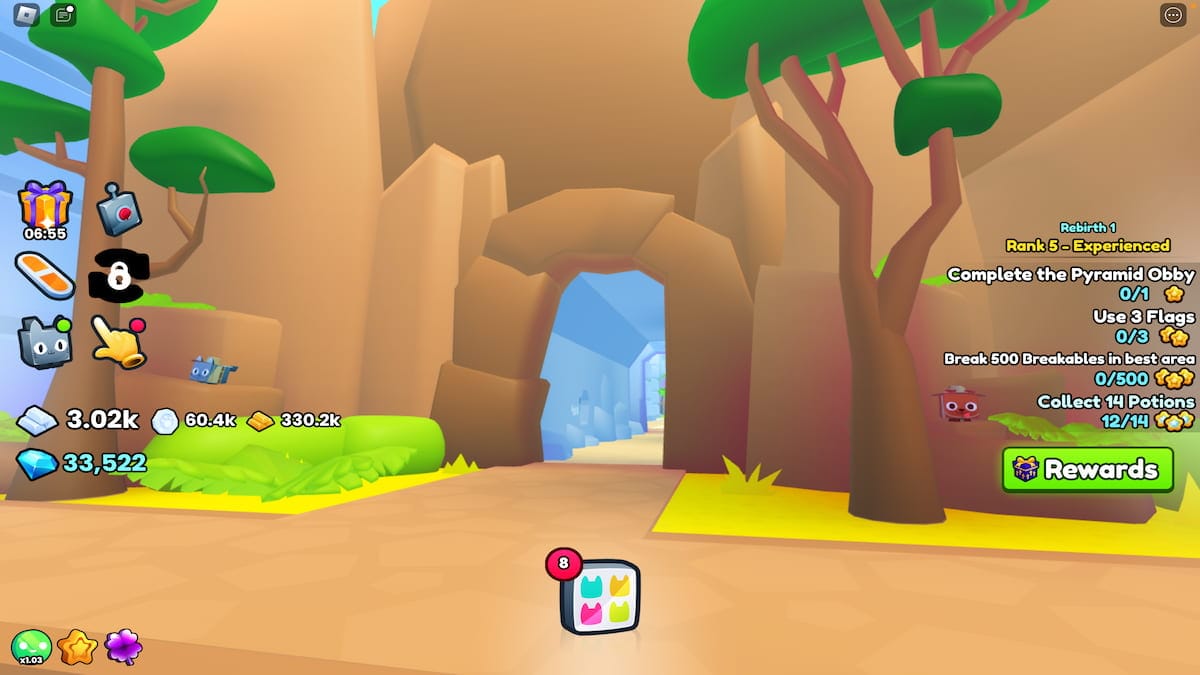Tap the pointing hand icon

(118, 341)
